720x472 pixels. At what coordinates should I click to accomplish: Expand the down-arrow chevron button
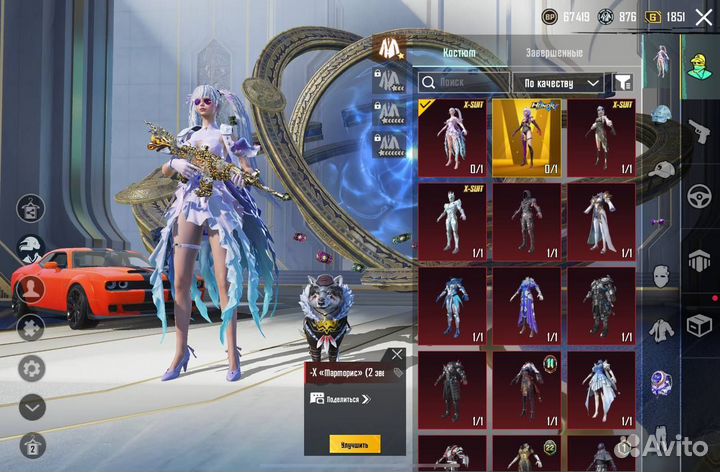(32, 406)
